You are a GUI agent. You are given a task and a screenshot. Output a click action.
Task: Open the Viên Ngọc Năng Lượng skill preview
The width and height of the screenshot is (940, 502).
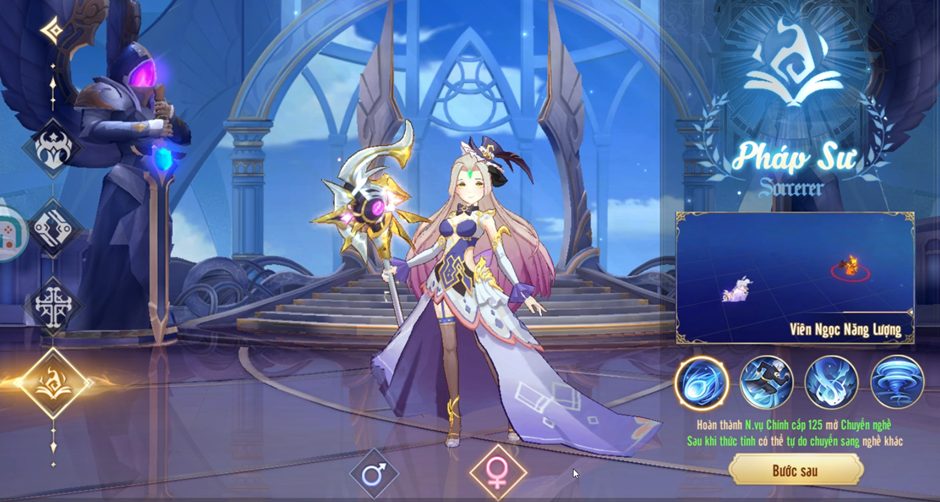click(795, 276)
